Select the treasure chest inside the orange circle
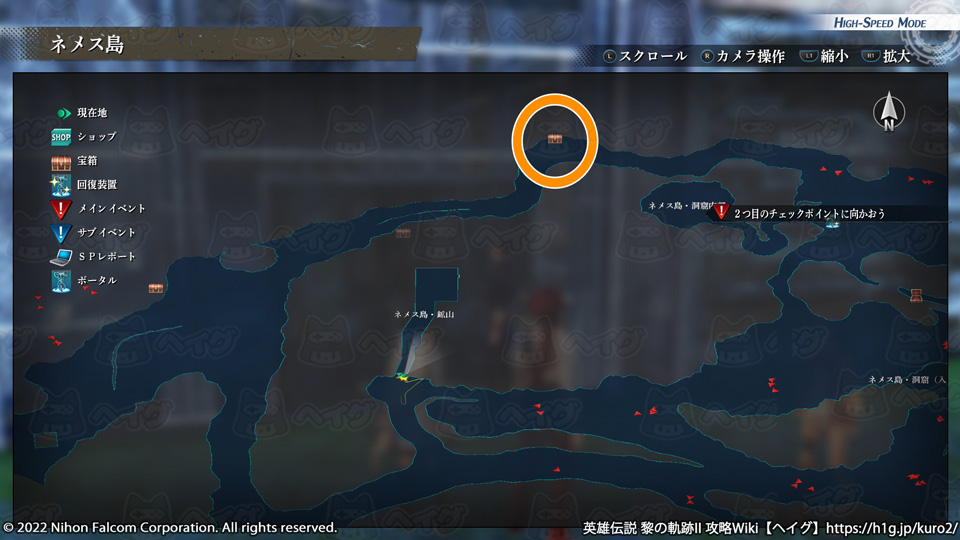960x540 pixels. click(x=555, y=138)
